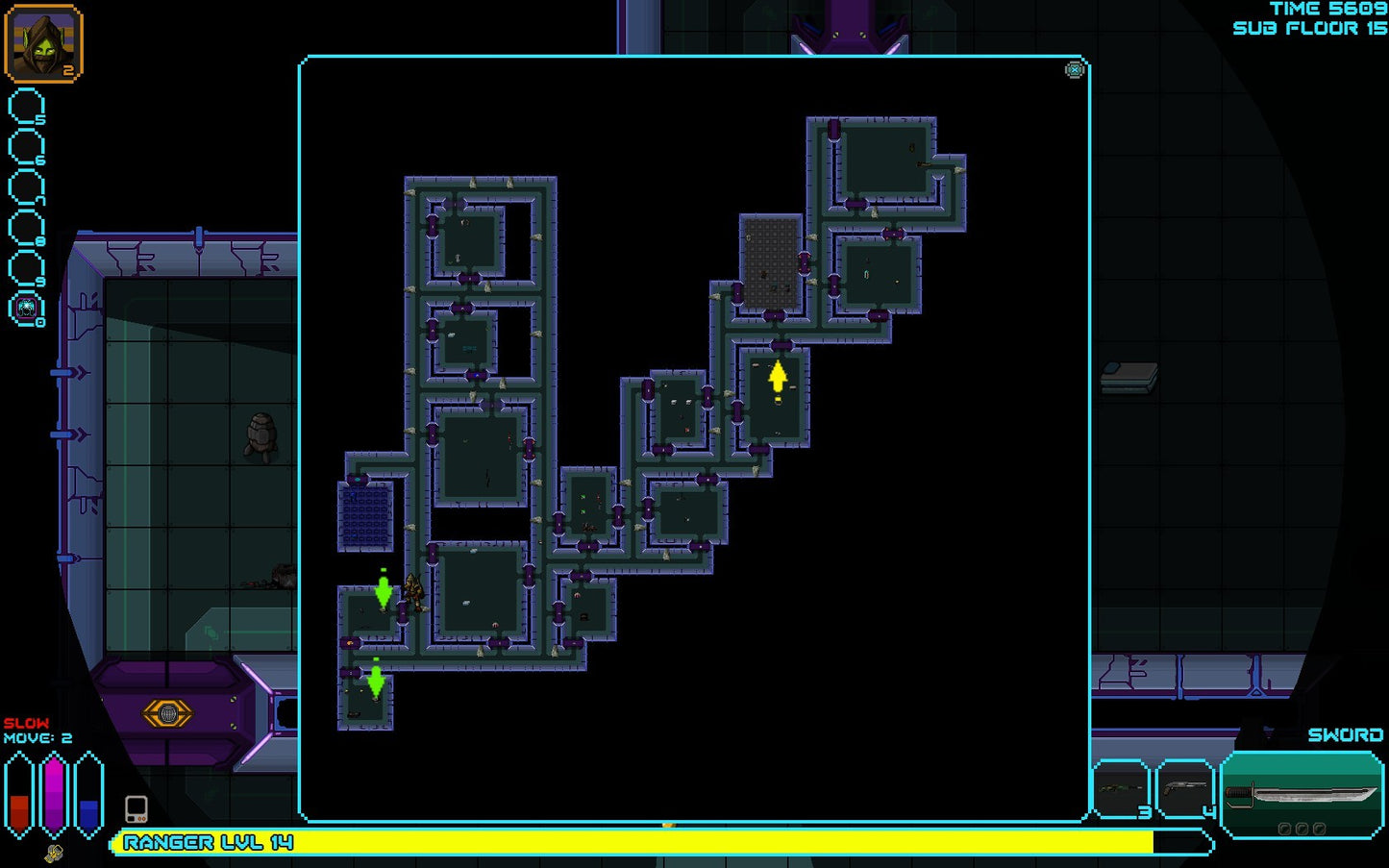The height and width of the screenshot is (868, 1389).
Task: Close the floor map overlay
Action: (x=1074, y=69)
